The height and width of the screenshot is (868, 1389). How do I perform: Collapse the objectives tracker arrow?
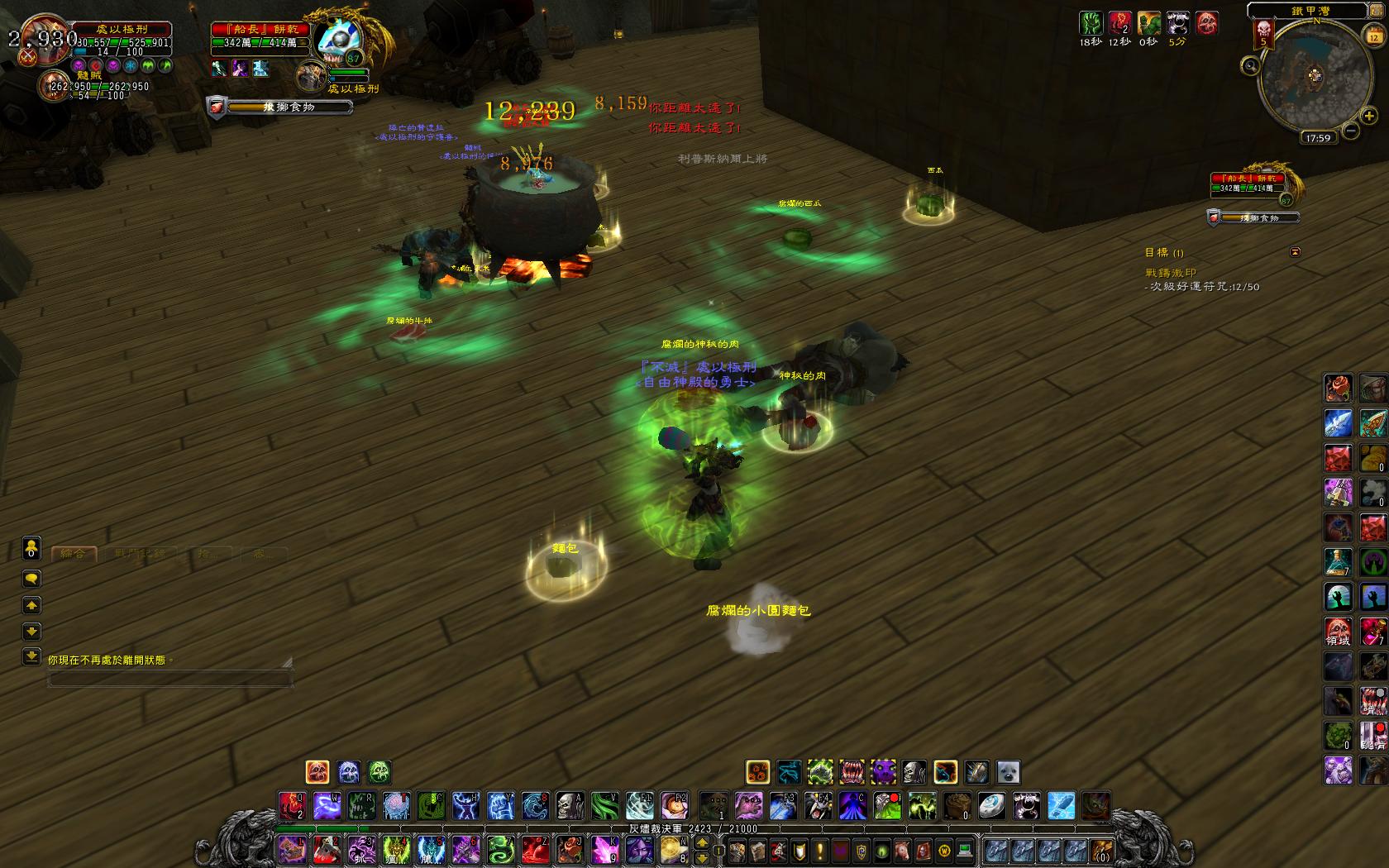point(1295,252)
